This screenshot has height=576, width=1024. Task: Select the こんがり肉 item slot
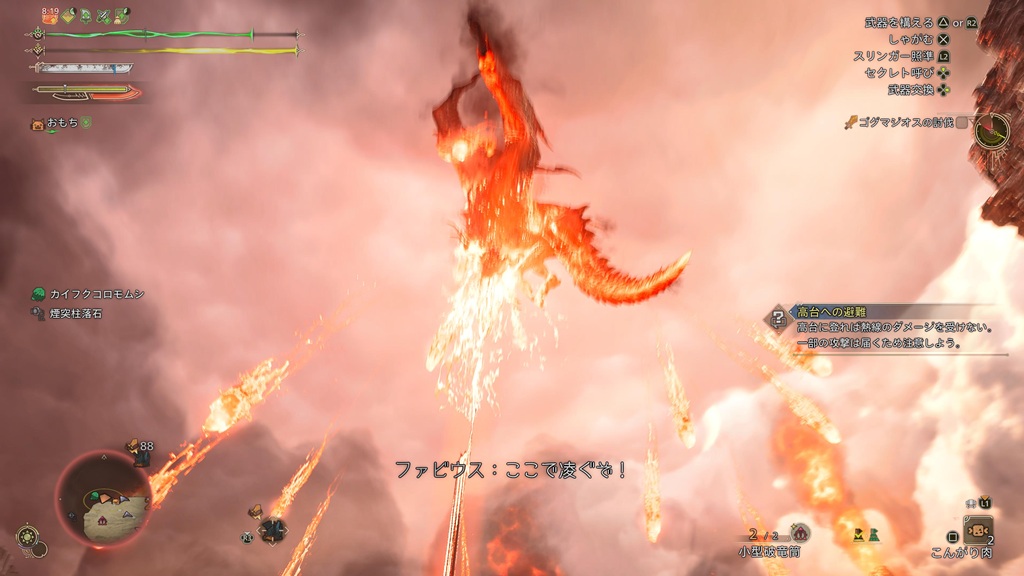(x=977, y=530)
